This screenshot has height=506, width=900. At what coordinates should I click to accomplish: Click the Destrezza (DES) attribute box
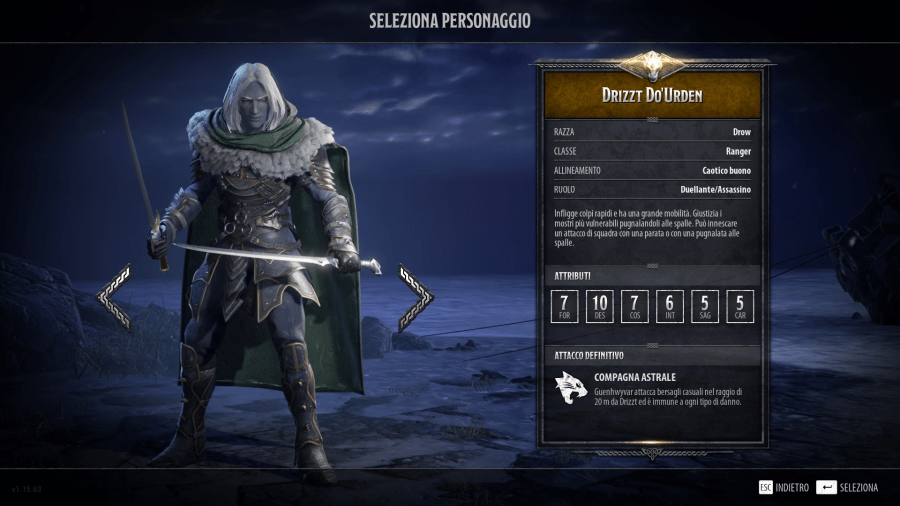[600, 307]
